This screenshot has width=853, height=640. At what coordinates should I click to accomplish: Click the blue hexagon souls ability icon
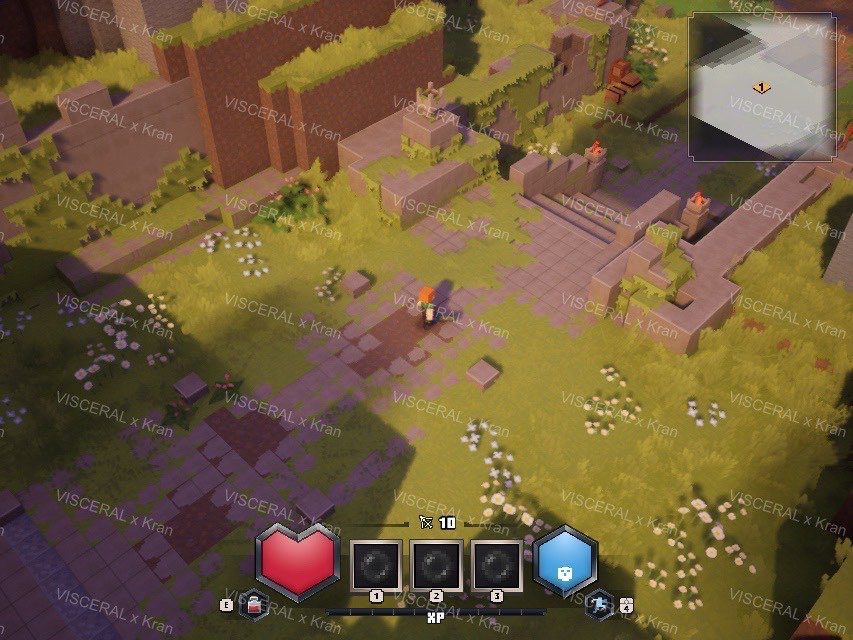[x=565, y=563]
